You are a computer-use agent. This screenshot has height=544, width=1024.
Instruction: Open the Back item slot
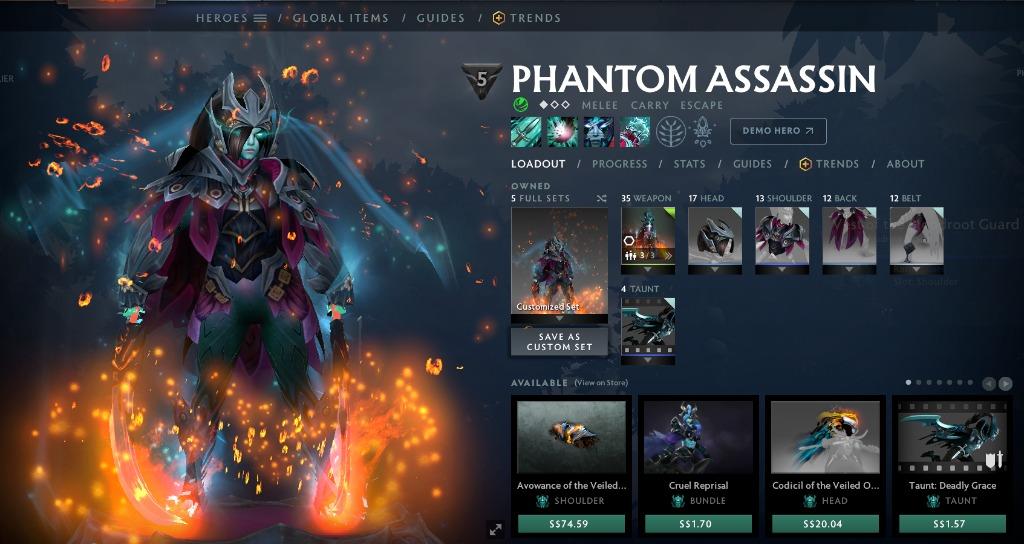849,236
